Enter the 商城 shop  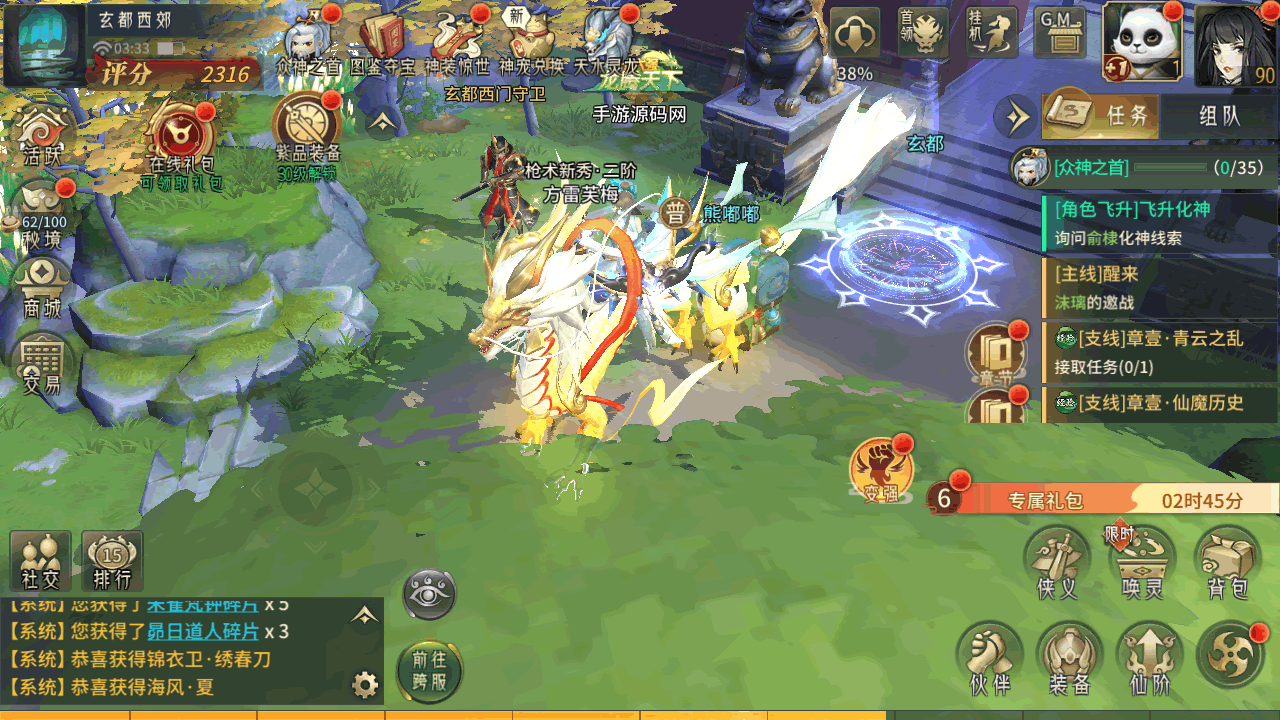point(42,285)
